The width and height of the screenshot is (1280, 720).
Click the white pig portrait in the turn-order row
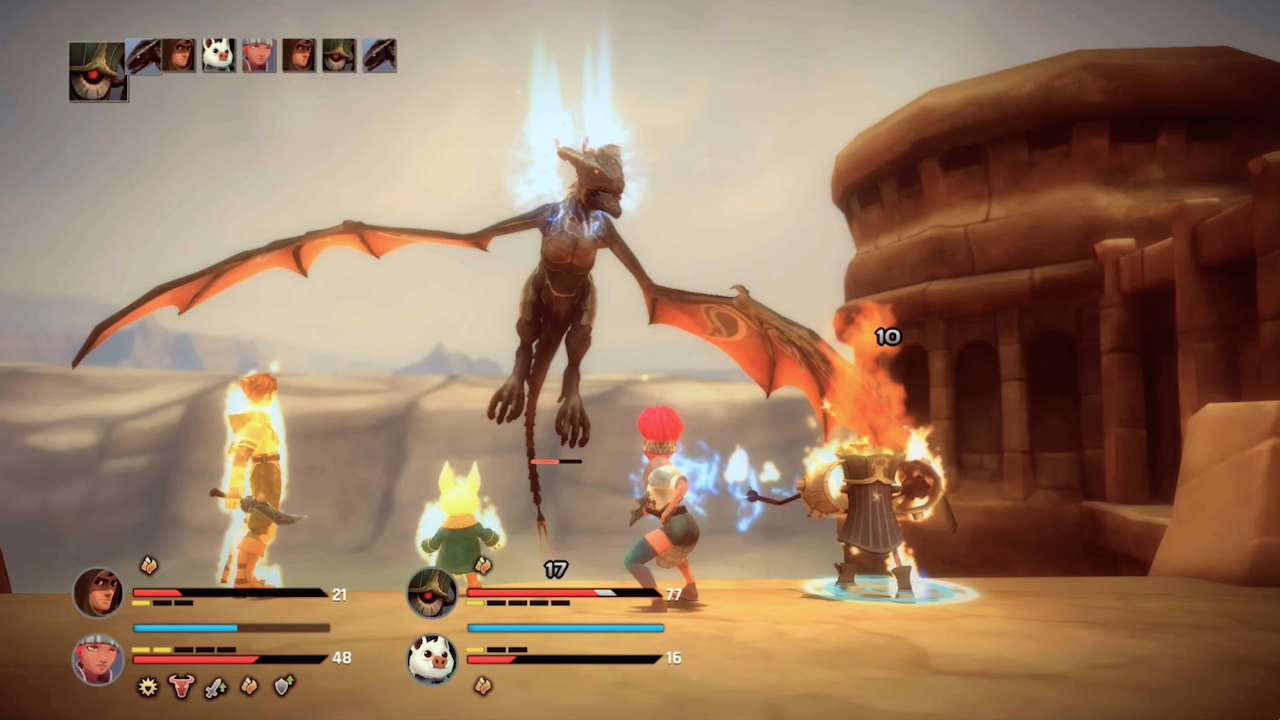[217, 55]
